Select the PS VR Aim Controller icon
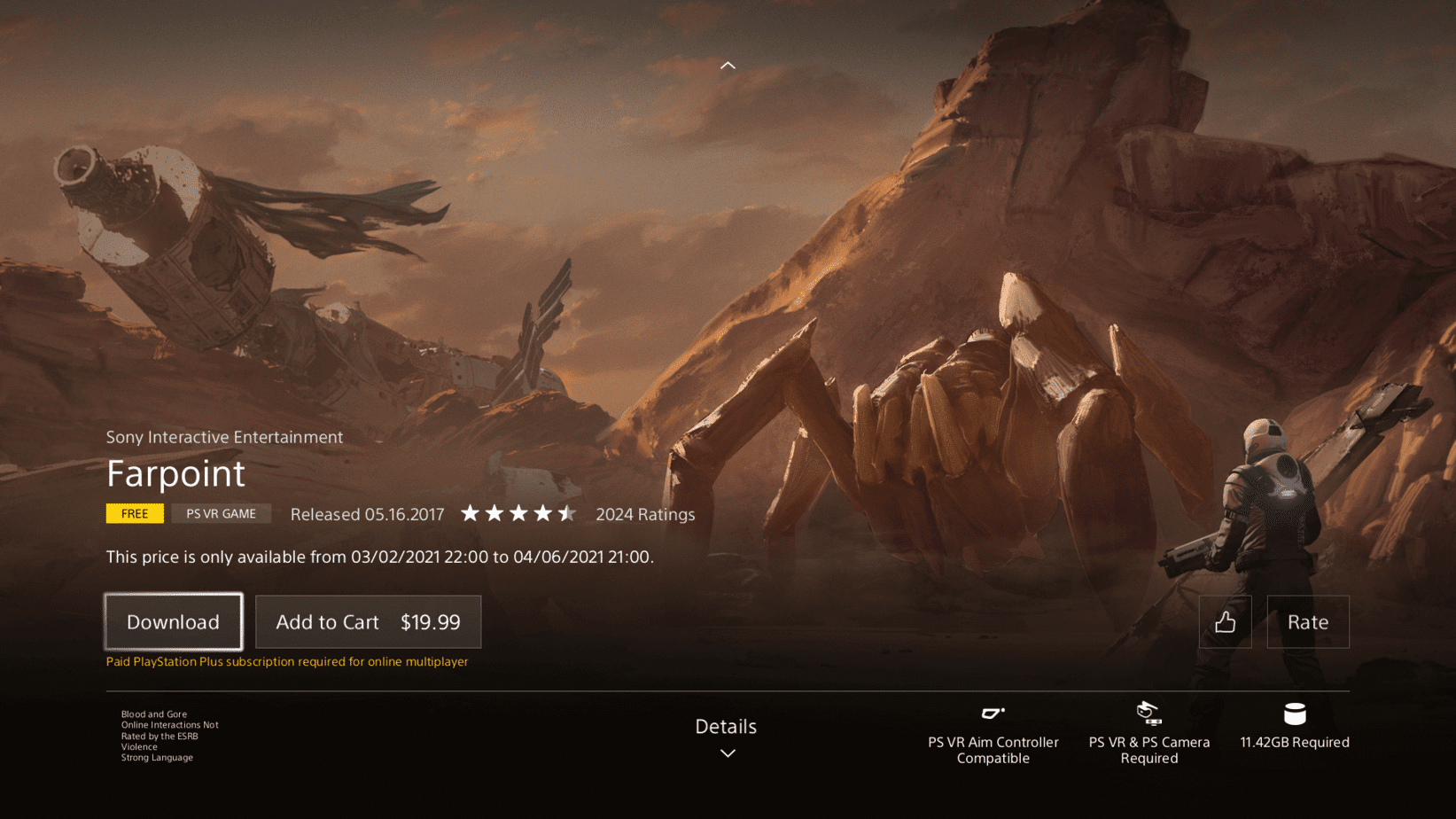 (x=993, y=712)
